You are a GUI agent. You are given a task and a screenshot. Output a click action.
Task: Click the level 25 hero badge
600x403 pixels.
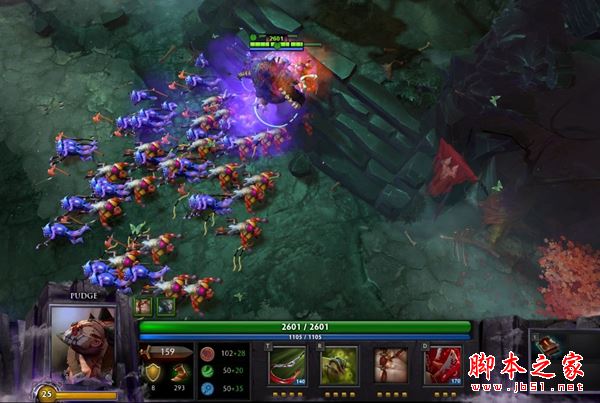pyautogui.click(x=47, y=393)
